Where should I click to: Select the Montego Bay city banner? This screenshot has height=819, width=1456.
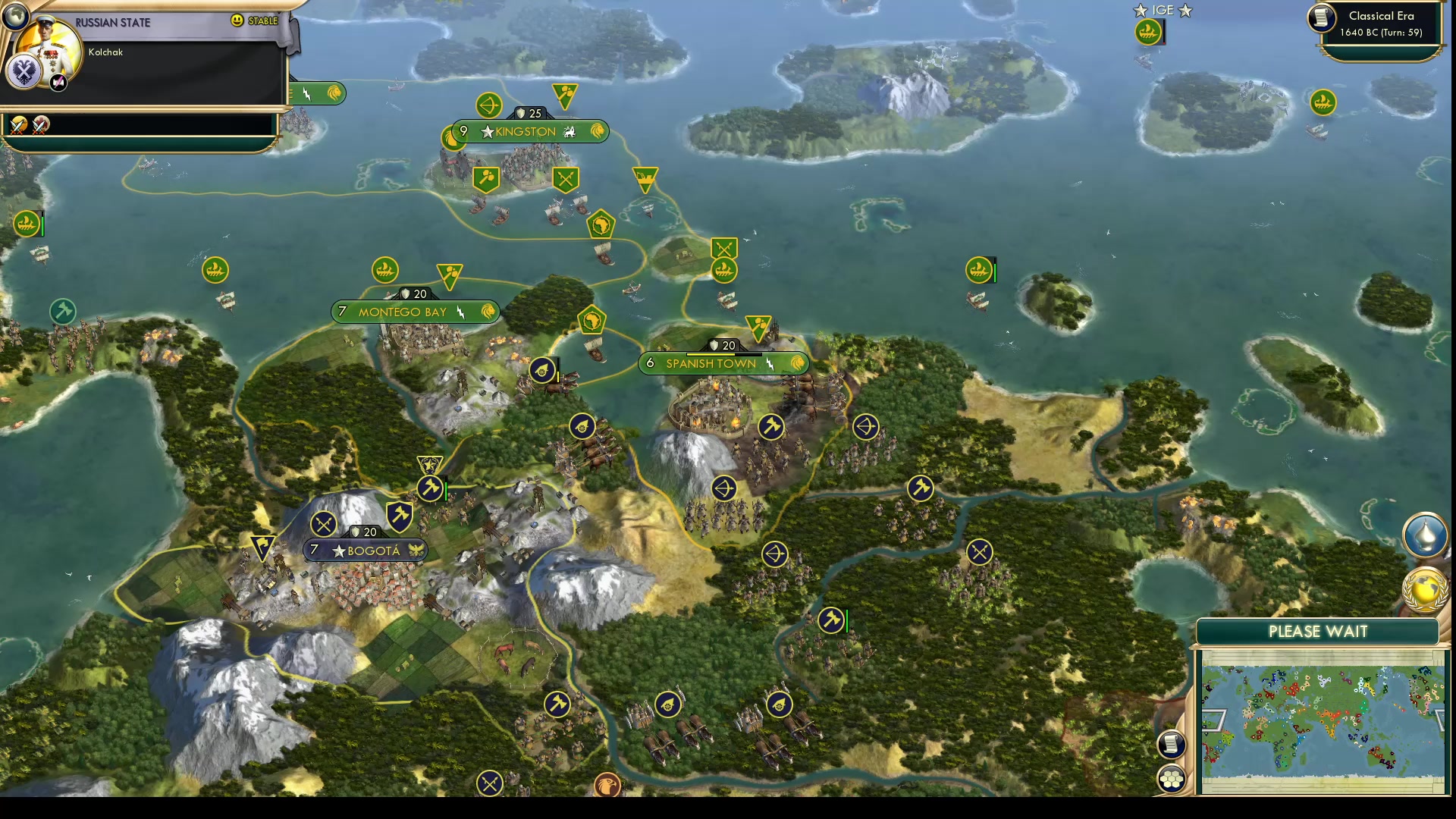pos(415,311)
